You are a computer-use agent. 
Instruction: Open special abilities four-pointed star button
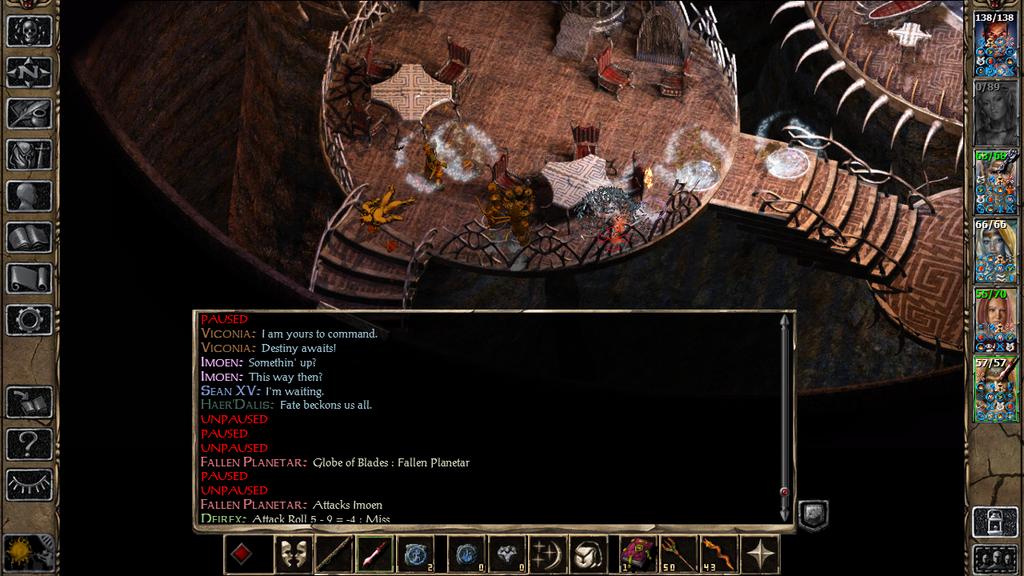(761, 554)
